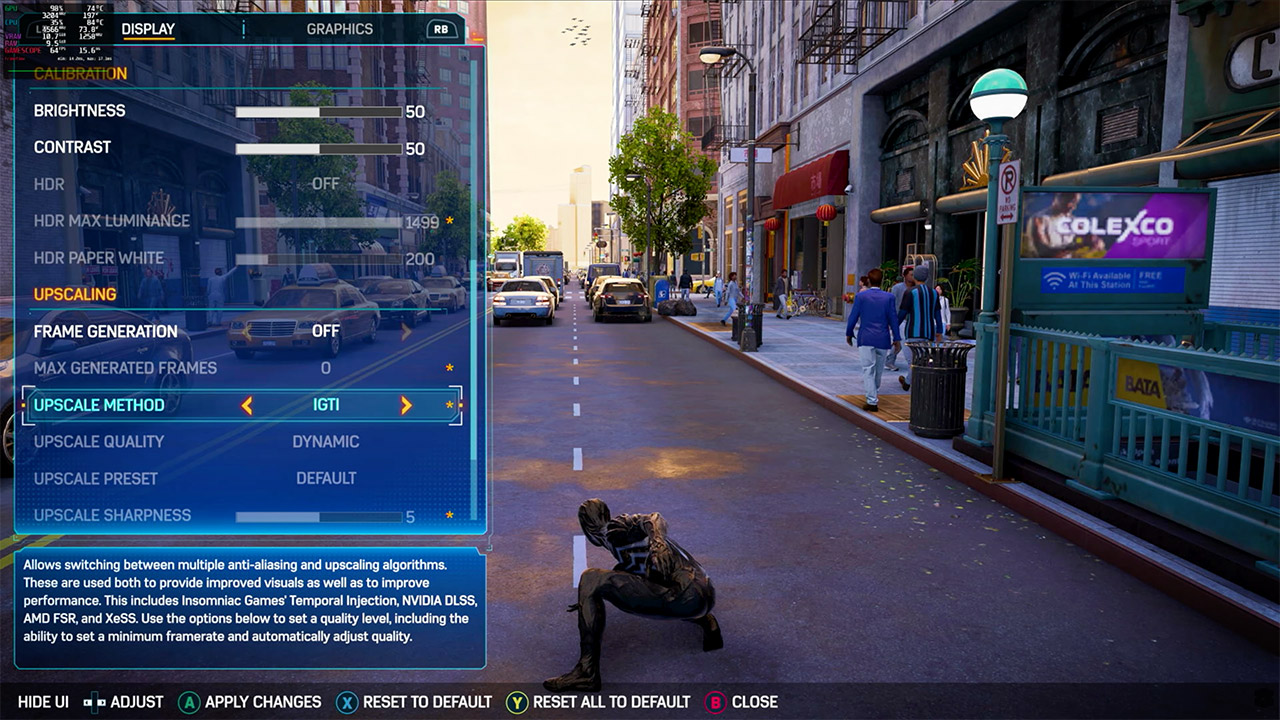Close the settings menu

click(742, 702)
